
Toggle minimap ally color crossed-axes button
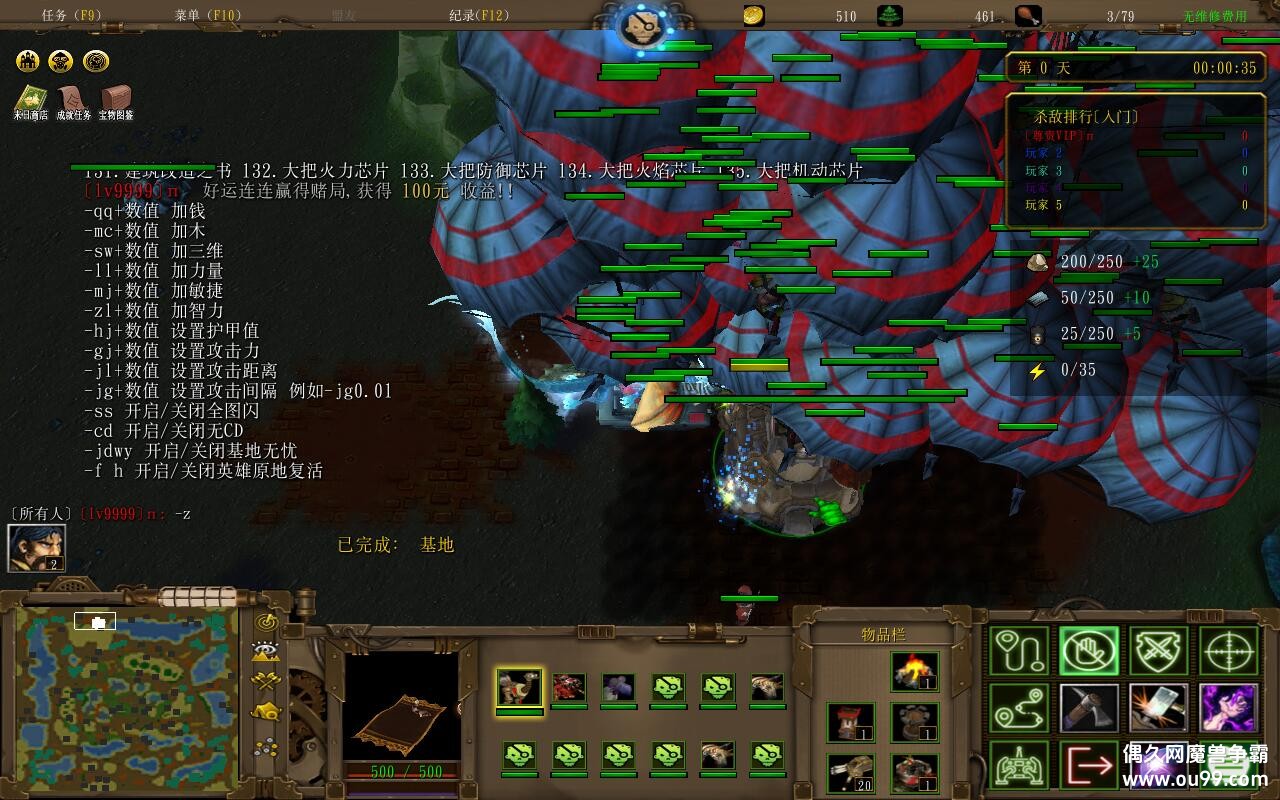point(266,682)
